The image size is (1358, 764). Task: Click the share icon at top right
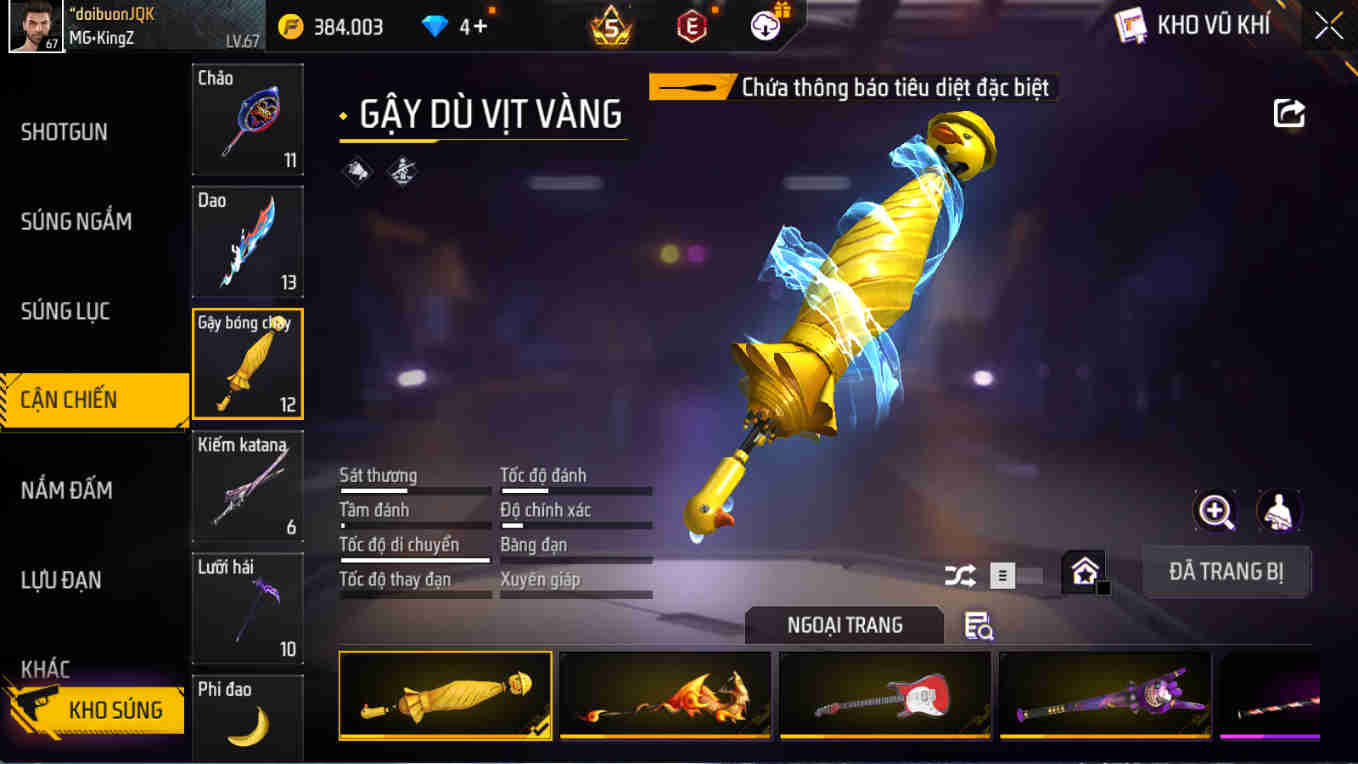click(1289, 114)
